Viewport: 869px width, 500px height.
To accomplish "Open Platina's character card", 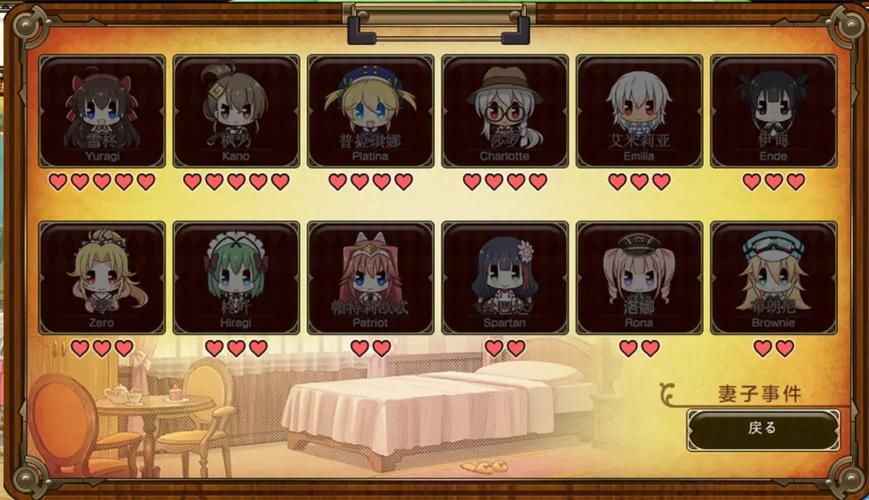I will point(371,111).
